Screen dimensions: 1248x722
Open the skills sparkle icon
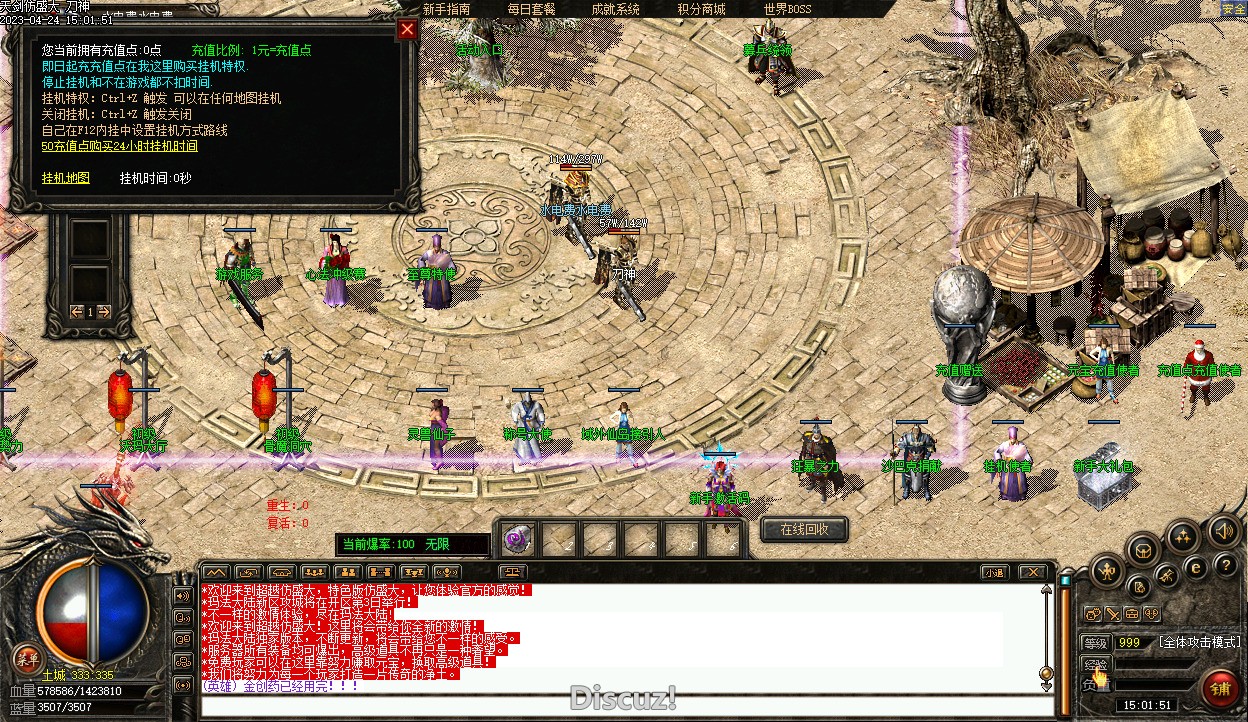[1184, 537]
